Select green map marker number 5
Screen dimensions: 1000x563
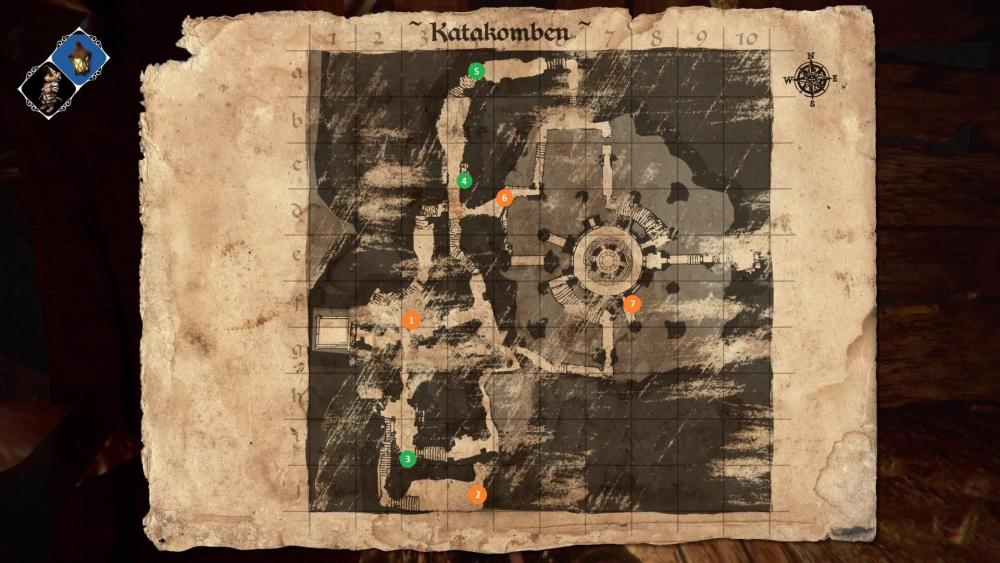click(x=476, y=70)
